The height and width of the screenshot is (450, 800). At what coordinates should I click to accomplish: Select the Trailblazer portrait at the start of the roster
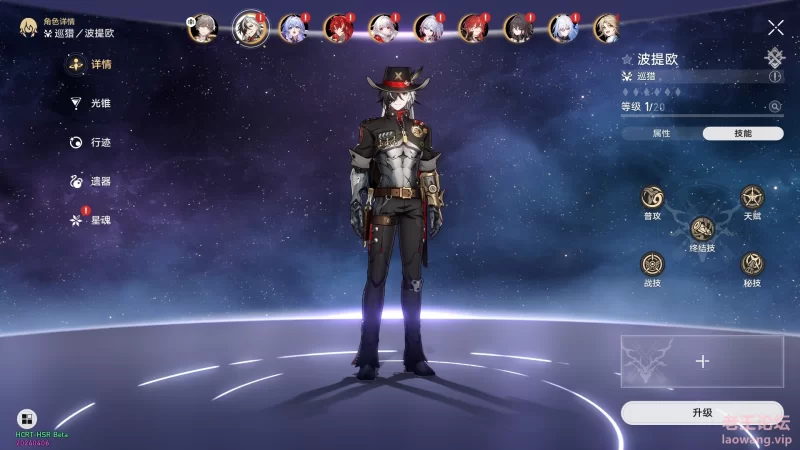[202, 28]
